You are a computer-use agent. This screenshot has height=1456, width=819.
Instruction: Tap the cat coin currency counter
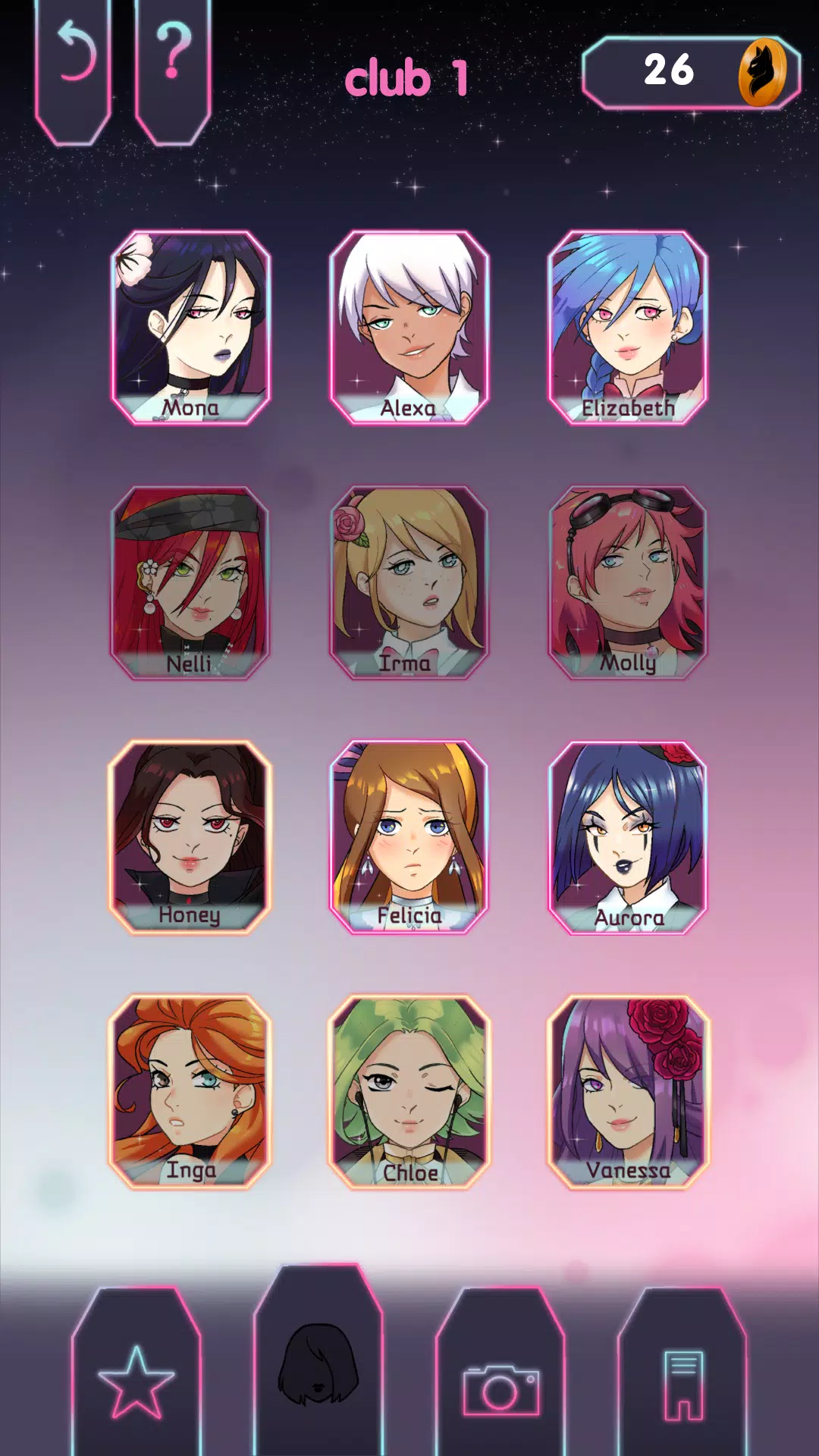tap(691, 72)
